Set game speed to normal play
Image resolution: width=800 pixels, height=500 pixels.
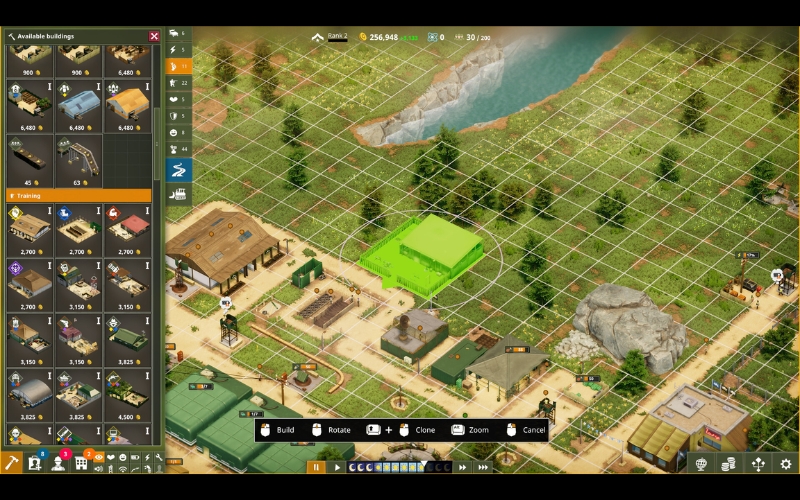coord(337,466)
